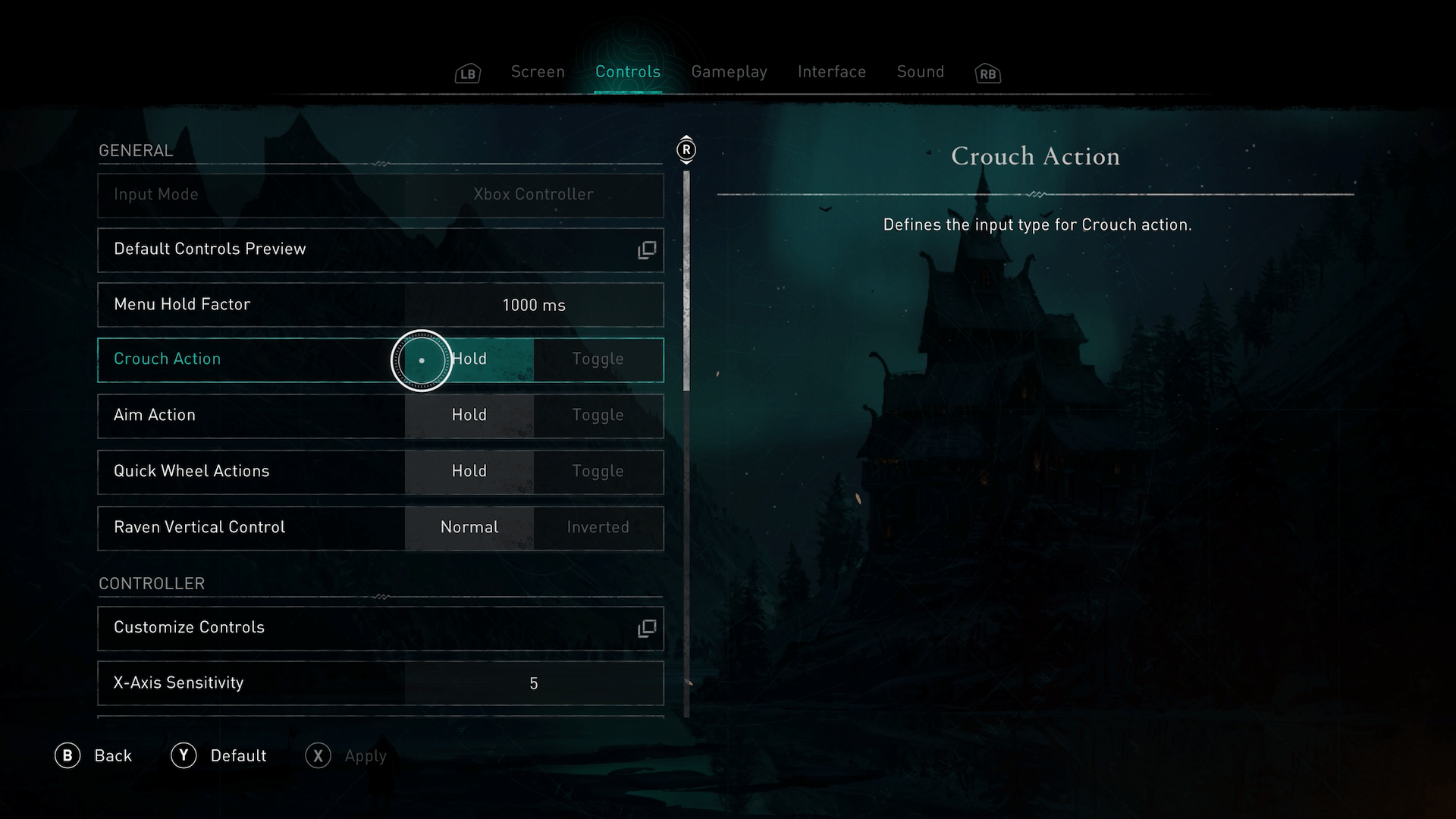Switch to the Gameplay tab
1456x819 pixels.
pyautogui.click(x=729, y=71)
